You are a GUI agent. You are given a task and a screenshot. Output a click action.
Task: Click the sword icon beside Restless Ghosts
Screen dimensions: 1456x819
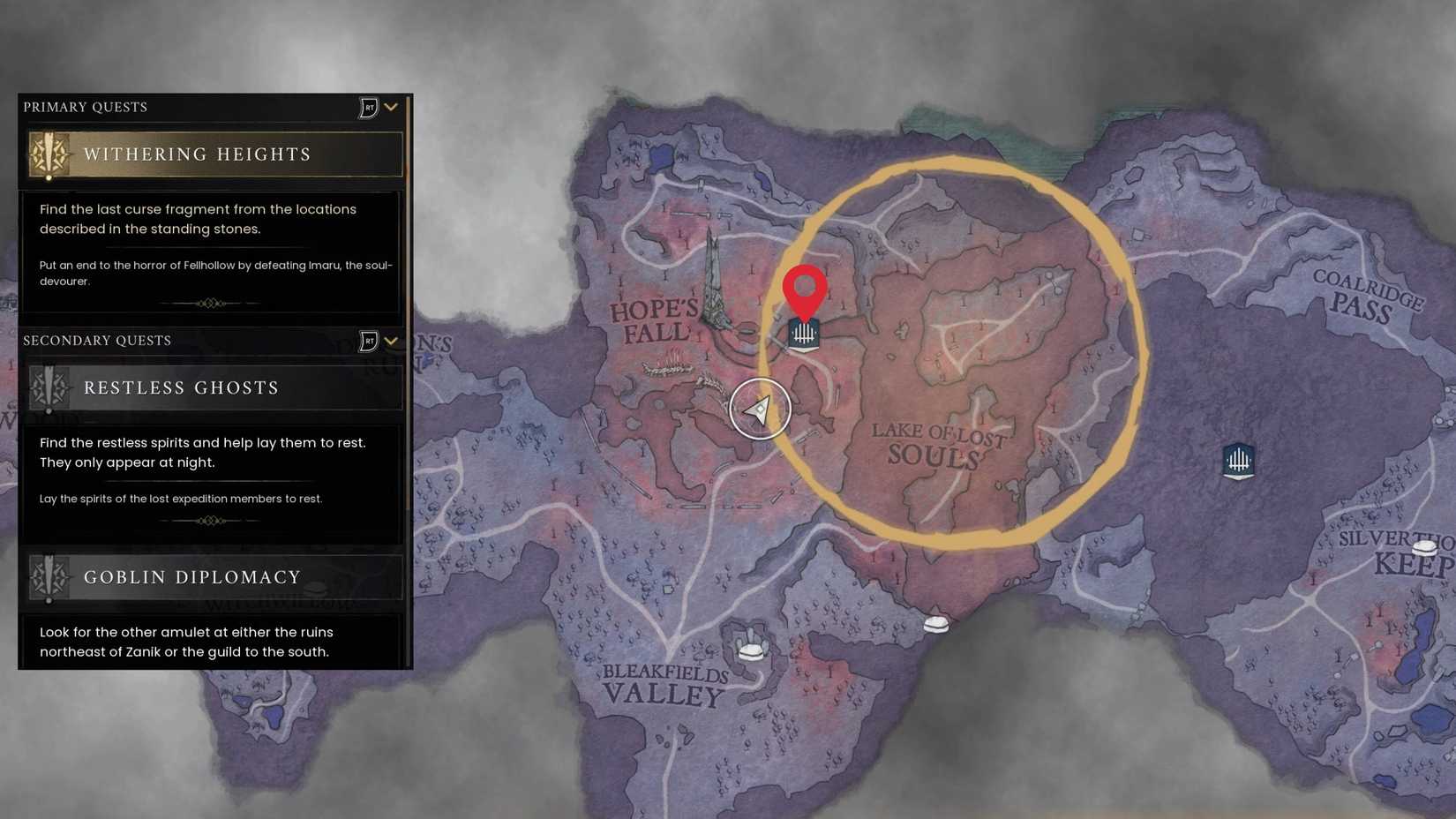(50, 387)
